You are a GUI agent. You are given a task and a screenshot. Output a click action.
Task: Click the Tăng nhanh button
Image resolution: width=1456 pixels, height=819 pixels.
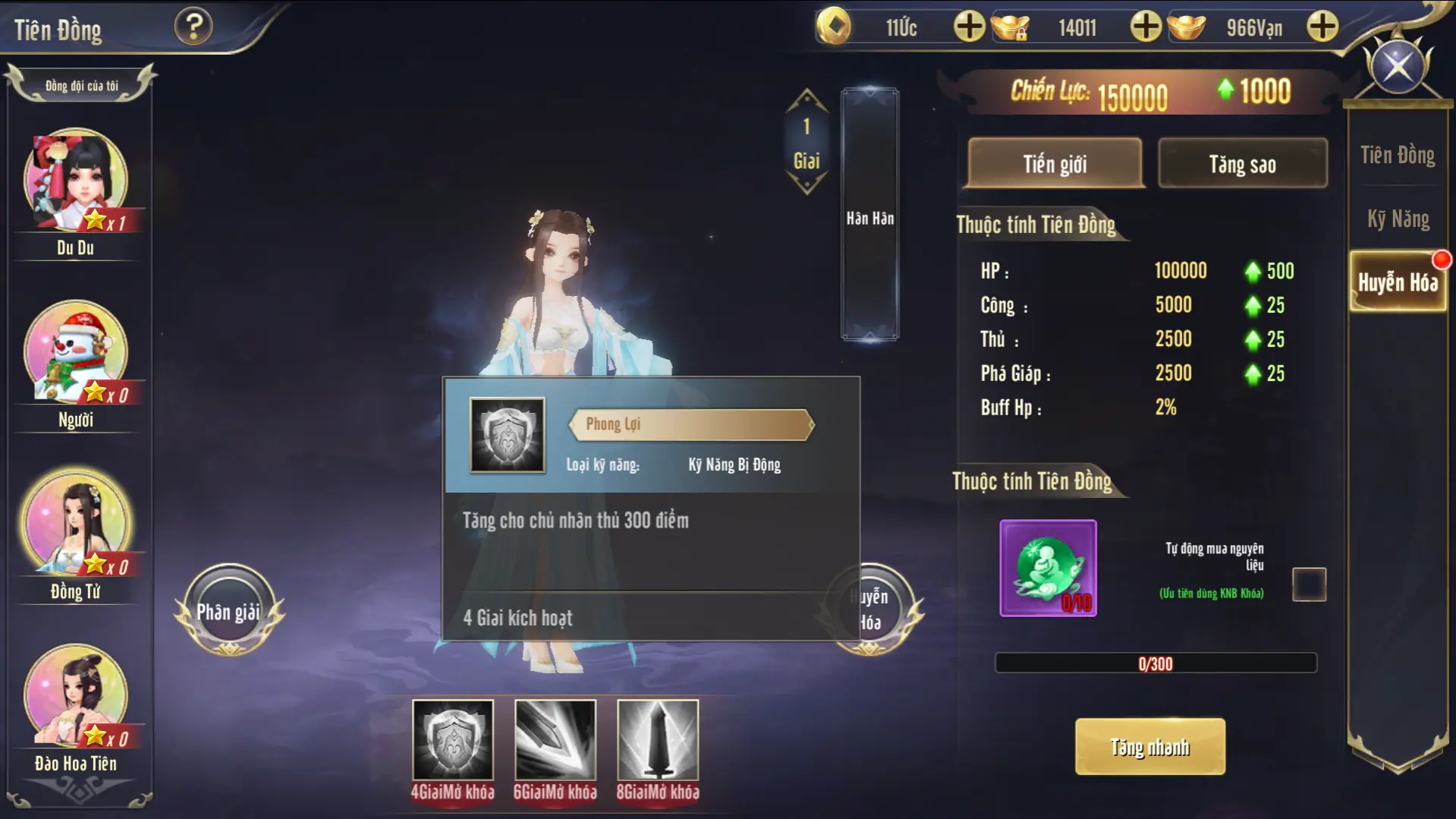click(1149, 747)
